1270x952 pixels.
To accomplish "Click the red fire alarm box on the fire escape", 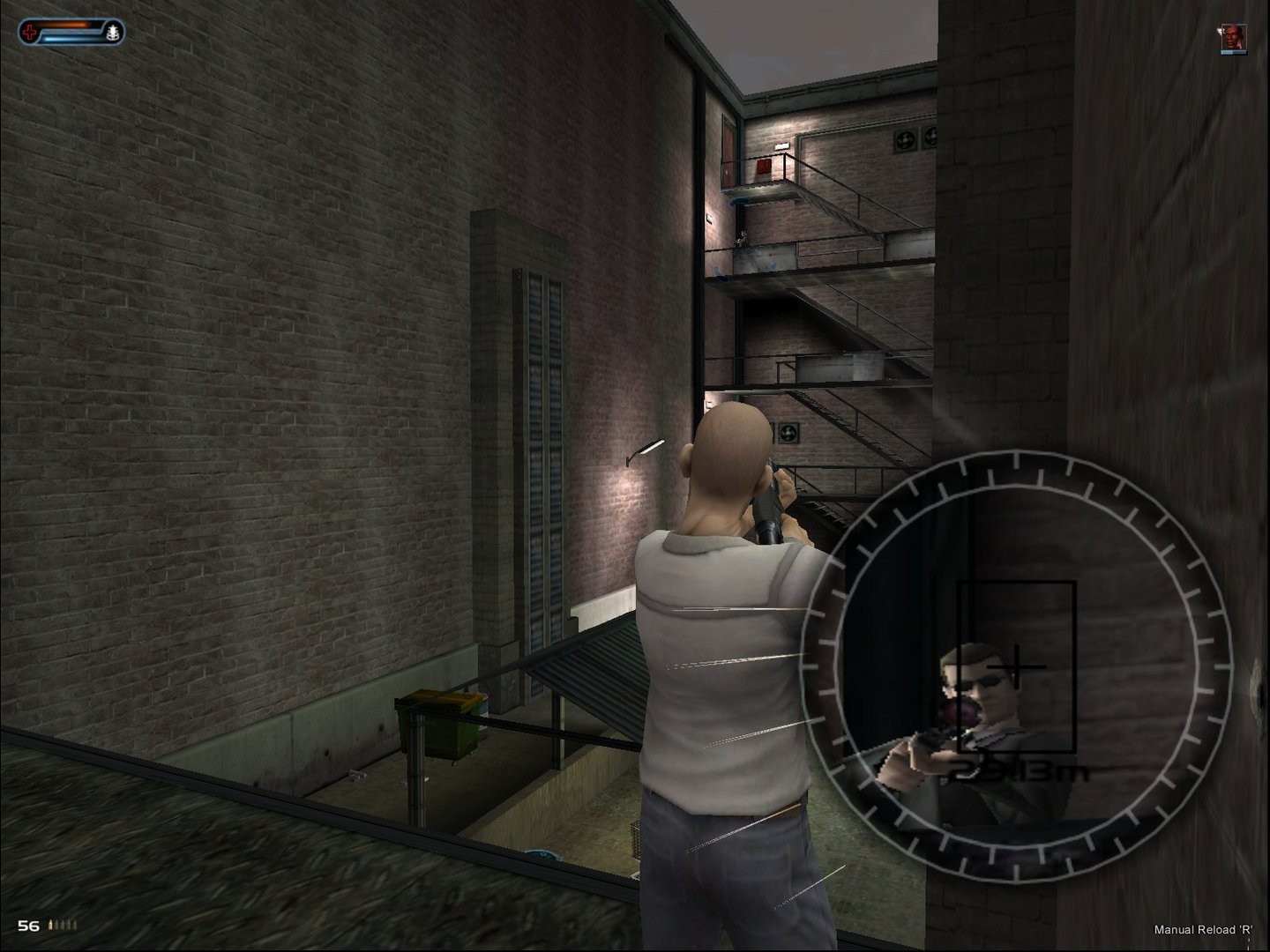I will [x=764, y=166].
